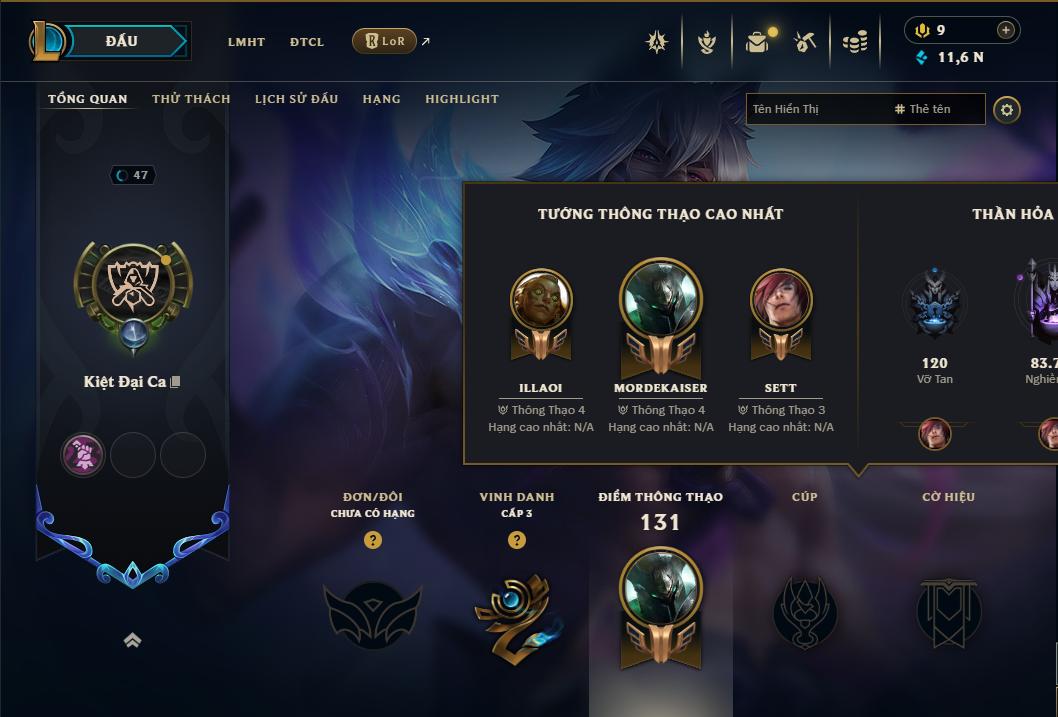Screen dimensions: 1058x717
Task: Collapse the profile banner with chevron arrow
Action: click(x=132, y=640)
